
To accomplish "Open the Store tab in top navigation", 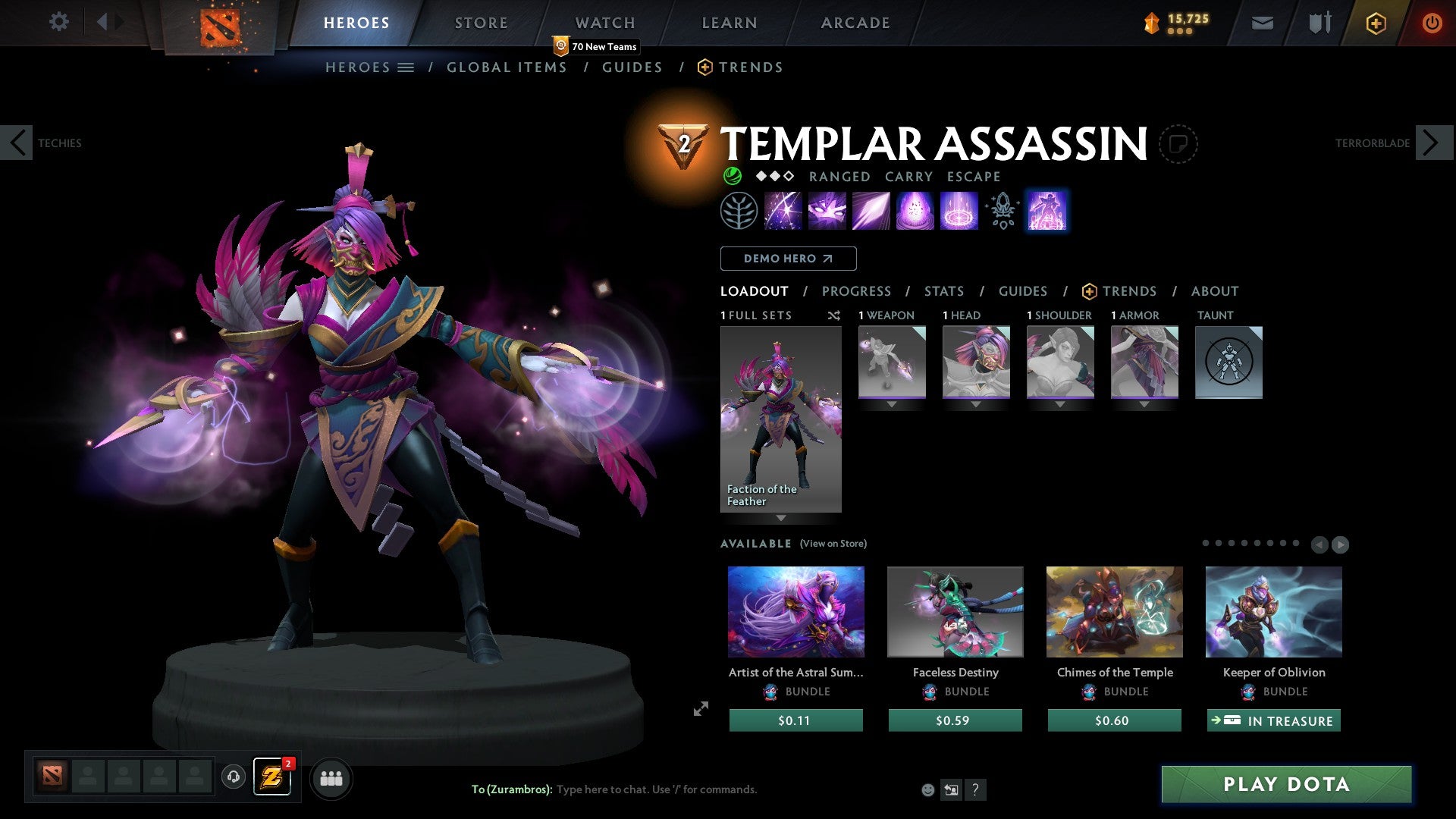I will point(481,23).
